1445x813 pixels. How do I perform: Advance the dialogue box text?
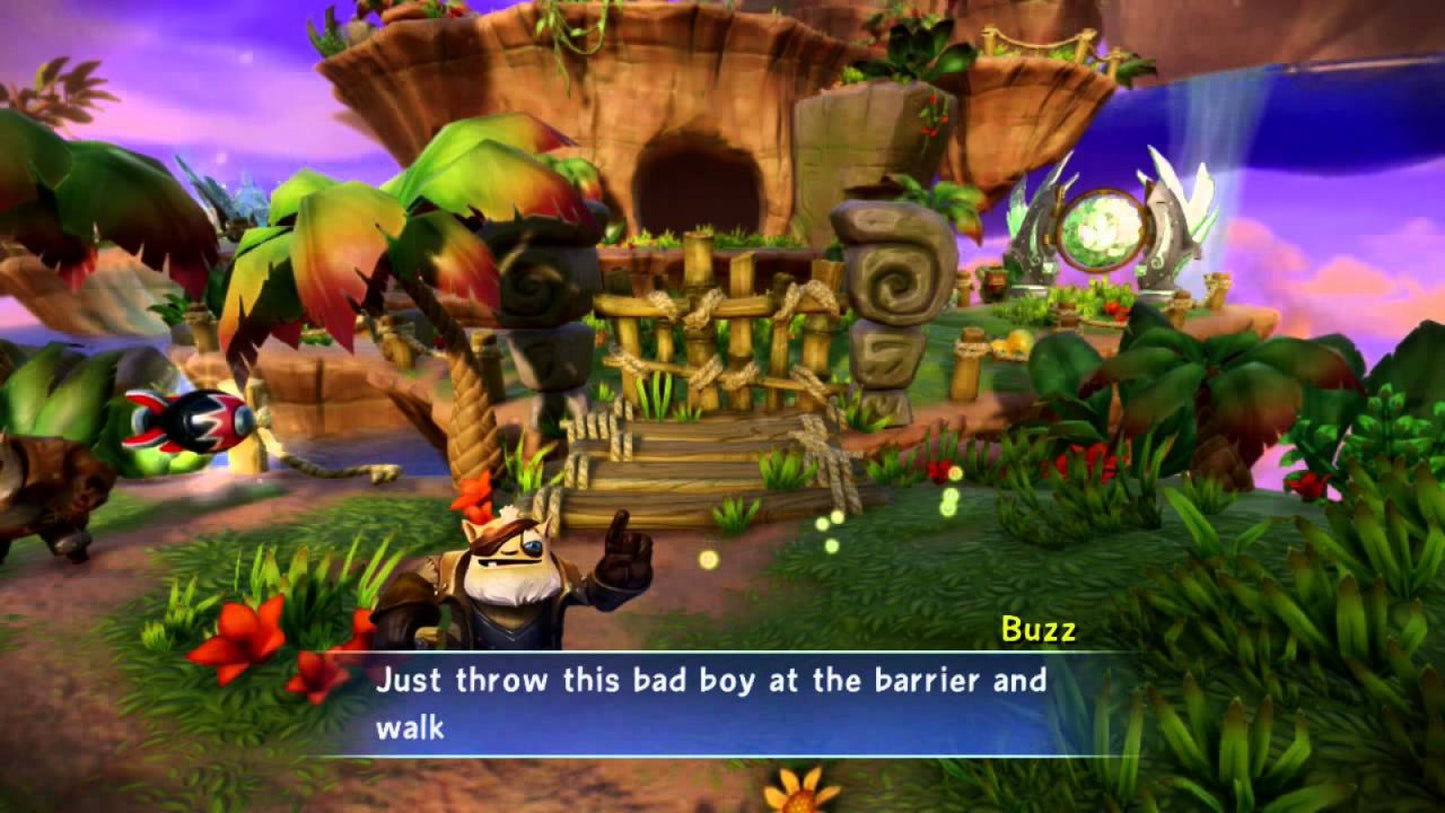(x=720, y=700)
